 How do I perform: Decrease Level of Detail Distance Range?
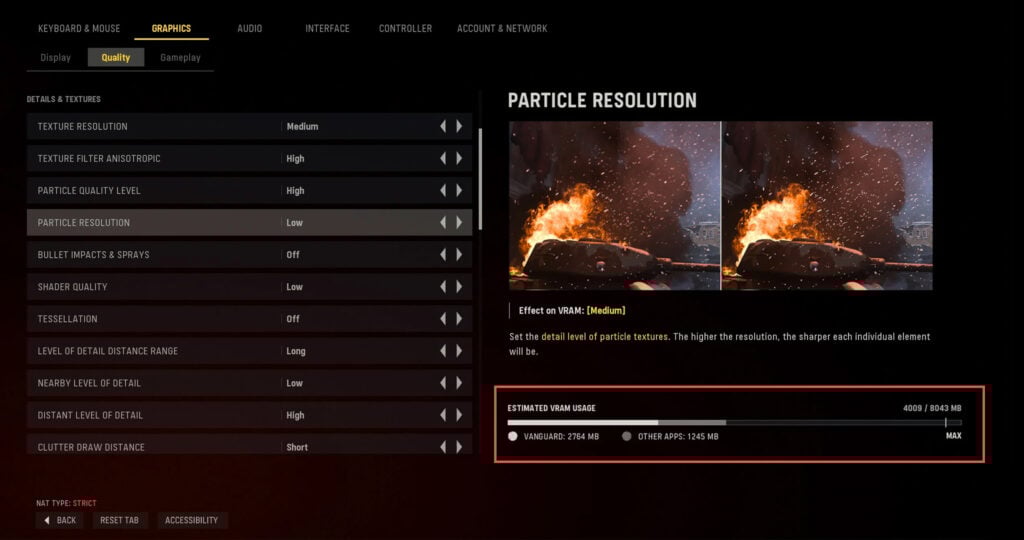click(x=443, y=351)
